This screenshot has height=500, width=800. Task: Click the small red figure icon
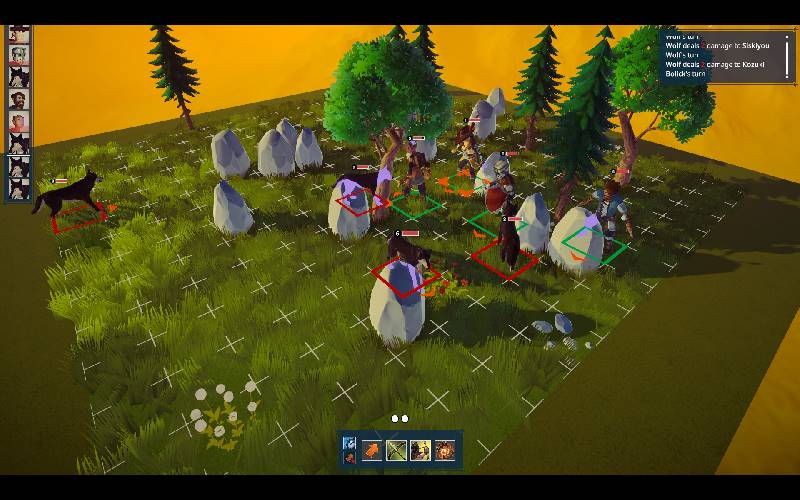click(349, 458)
